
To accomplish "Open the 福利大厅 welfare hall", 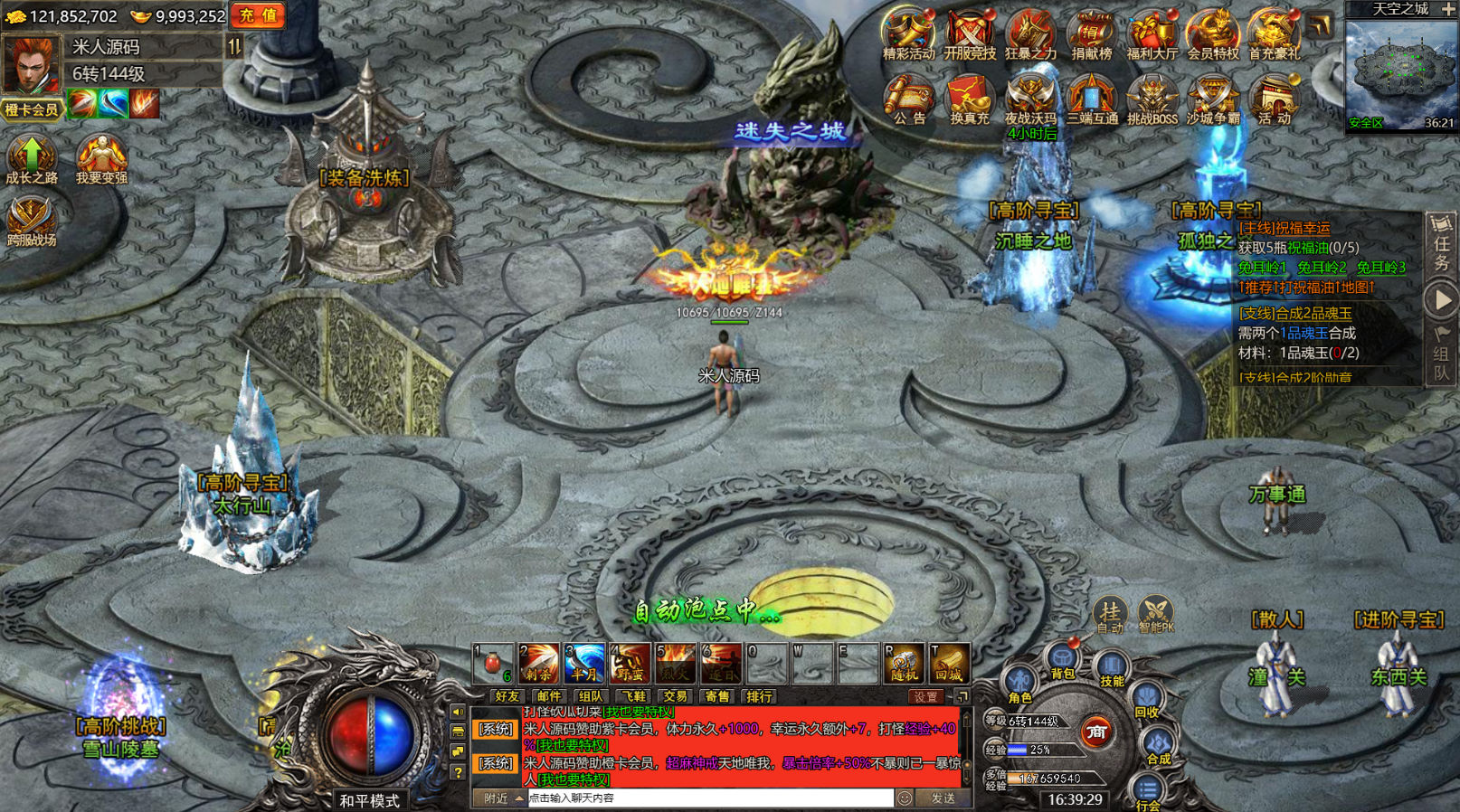I will tap(1152, 34).
